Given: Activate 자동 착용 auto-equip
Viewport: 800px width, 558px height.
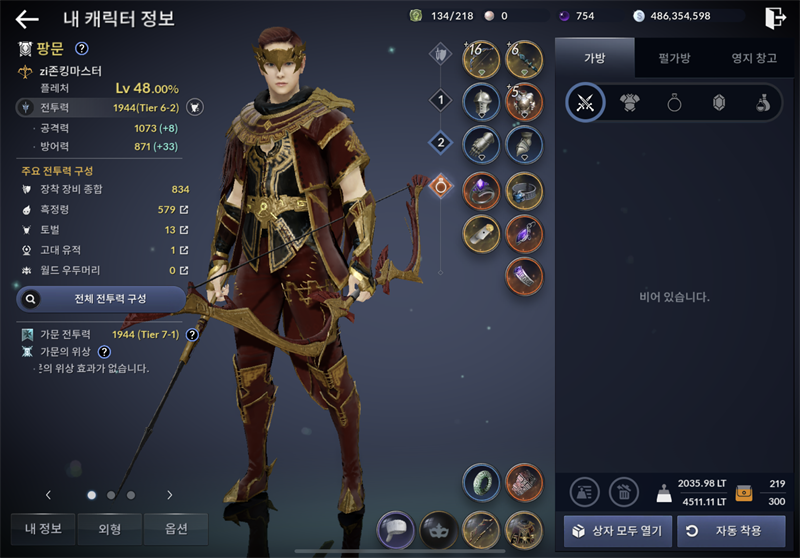Looking at the screenshot, I should click(731, 529).
